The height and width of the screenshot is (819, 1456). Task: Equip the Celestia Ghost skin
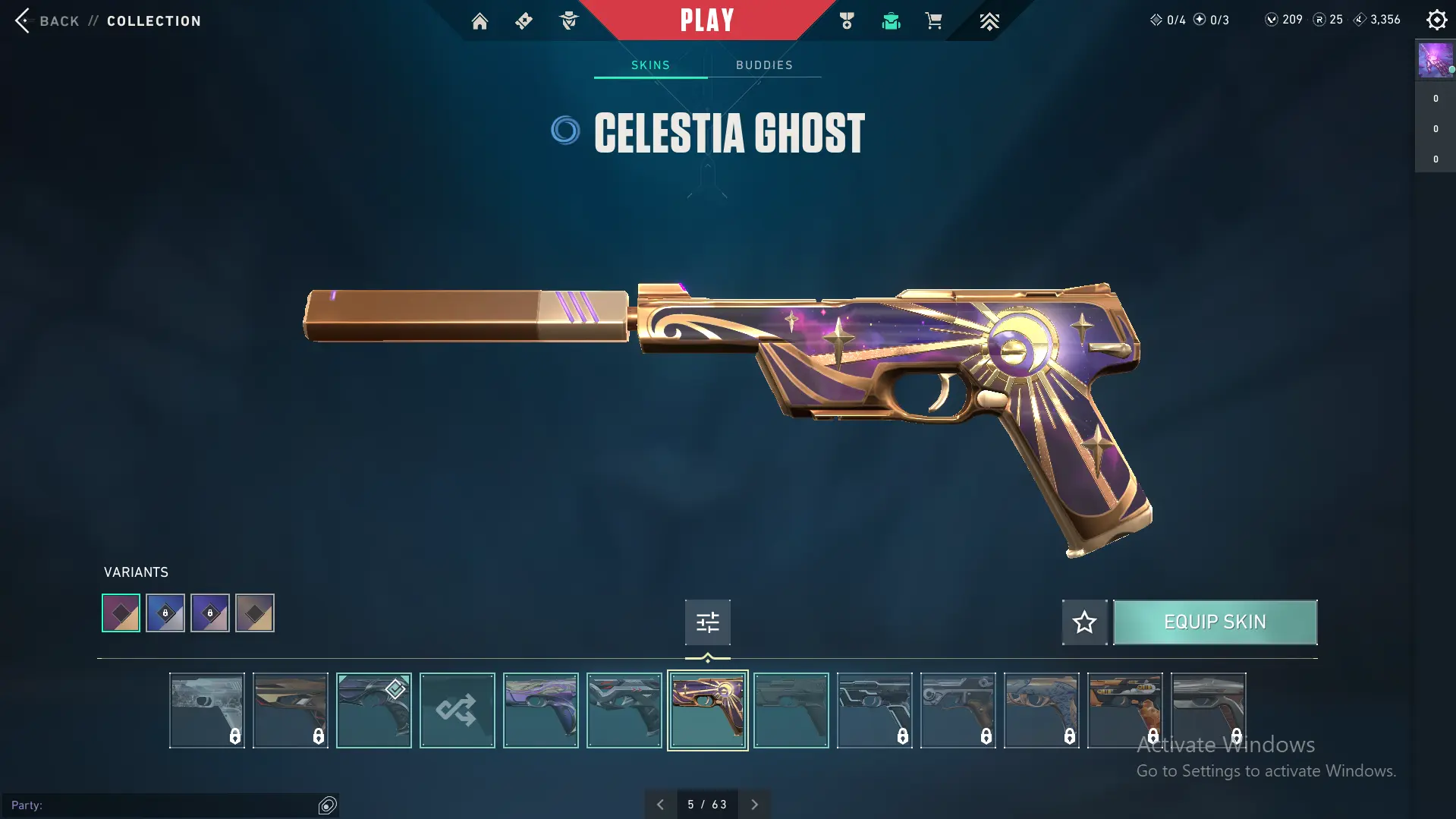[1215, 622]
